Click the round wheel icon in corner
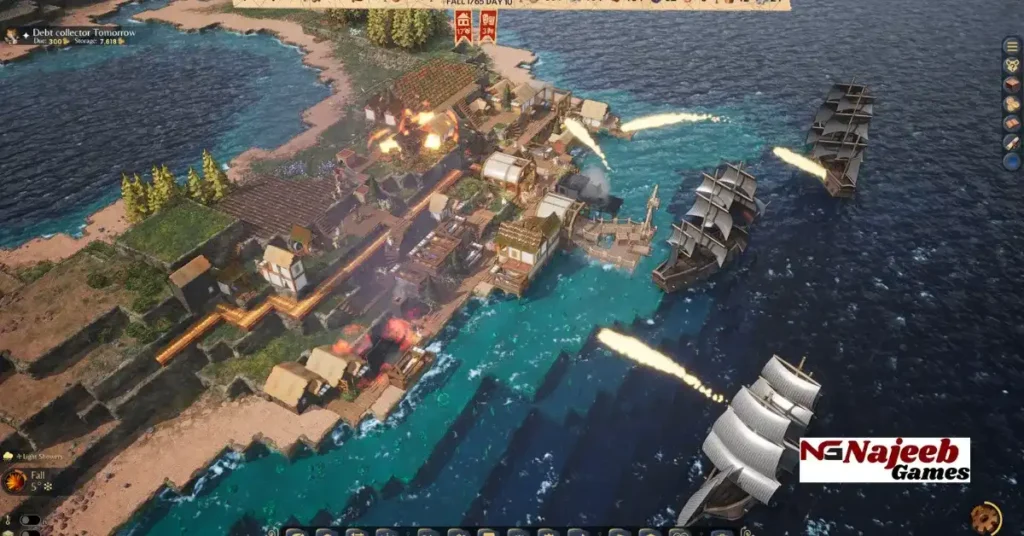 (986, 517)
